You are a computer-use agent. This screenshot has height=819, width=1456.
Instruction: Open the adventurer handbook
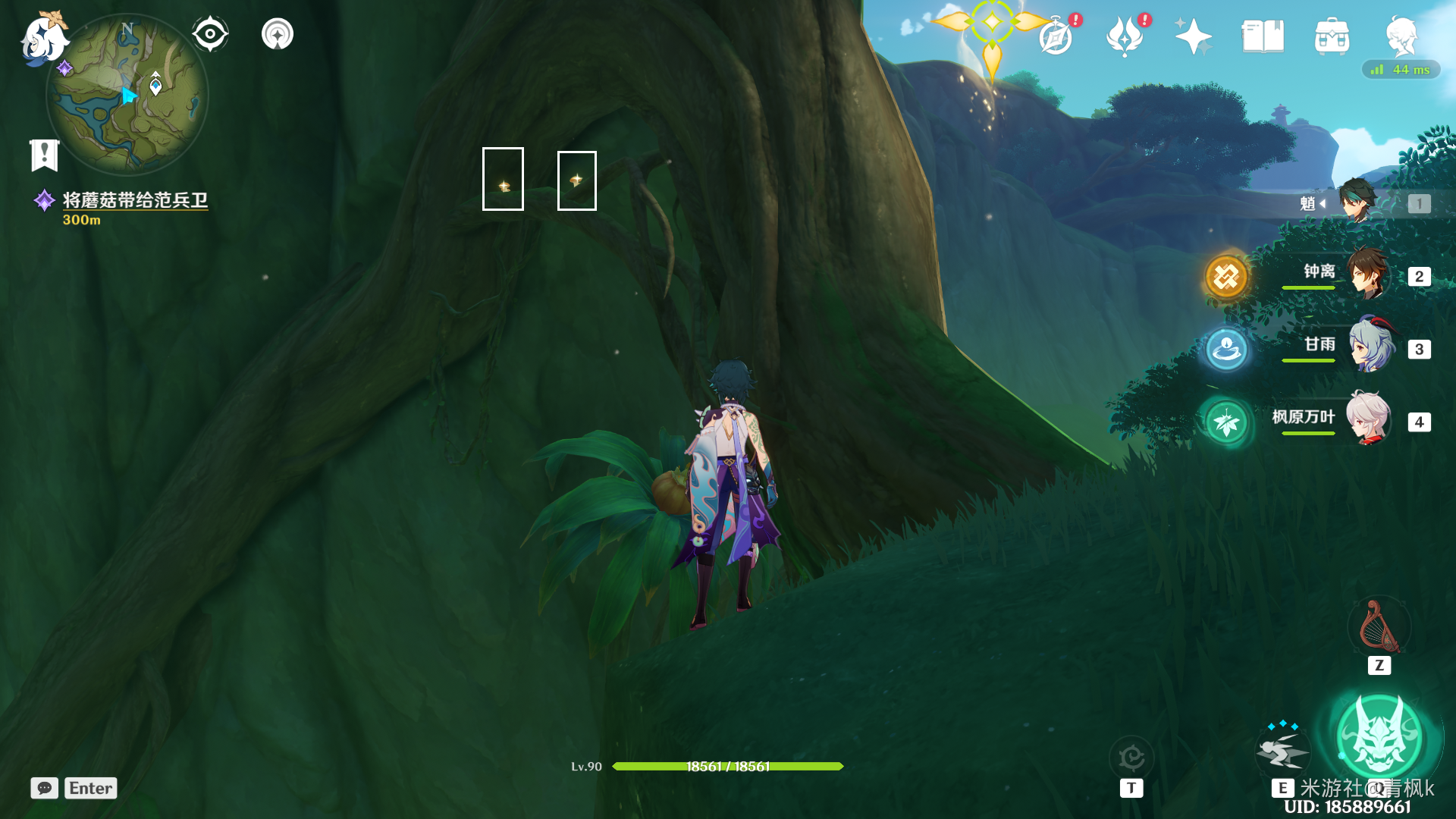(x=1263, y=36)
